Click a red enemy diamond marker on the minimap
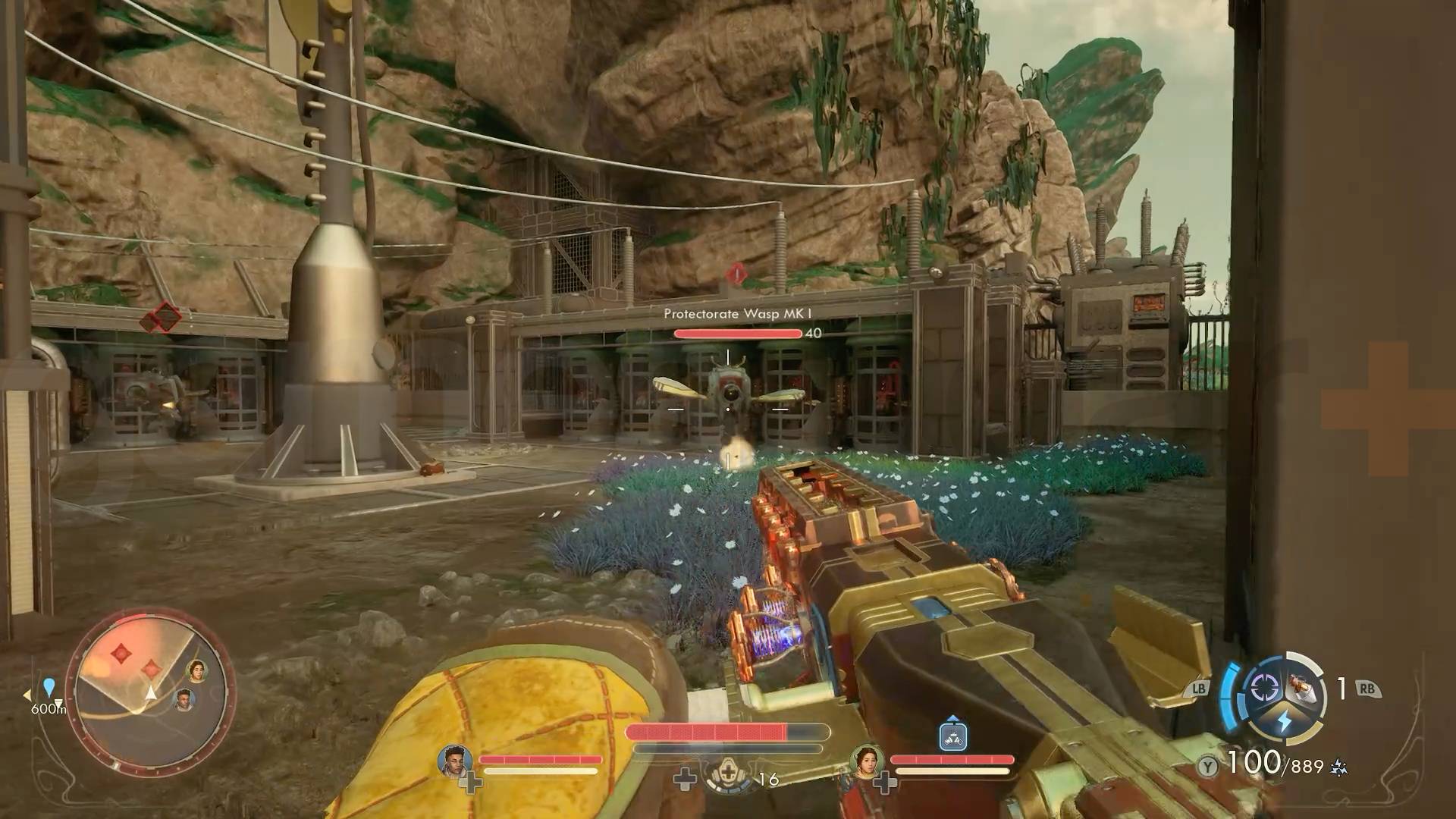1456x819 pixels. pyautogui.click(x=120, y=654)
